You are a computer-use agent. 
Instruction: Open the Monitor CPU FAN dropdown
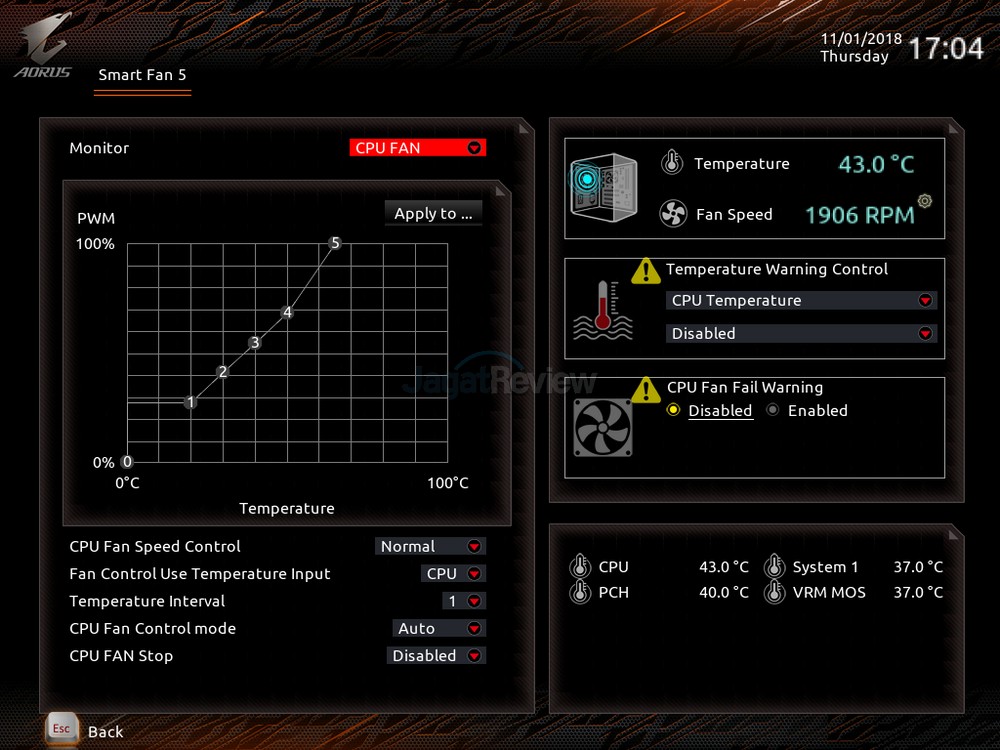(417, 148)
